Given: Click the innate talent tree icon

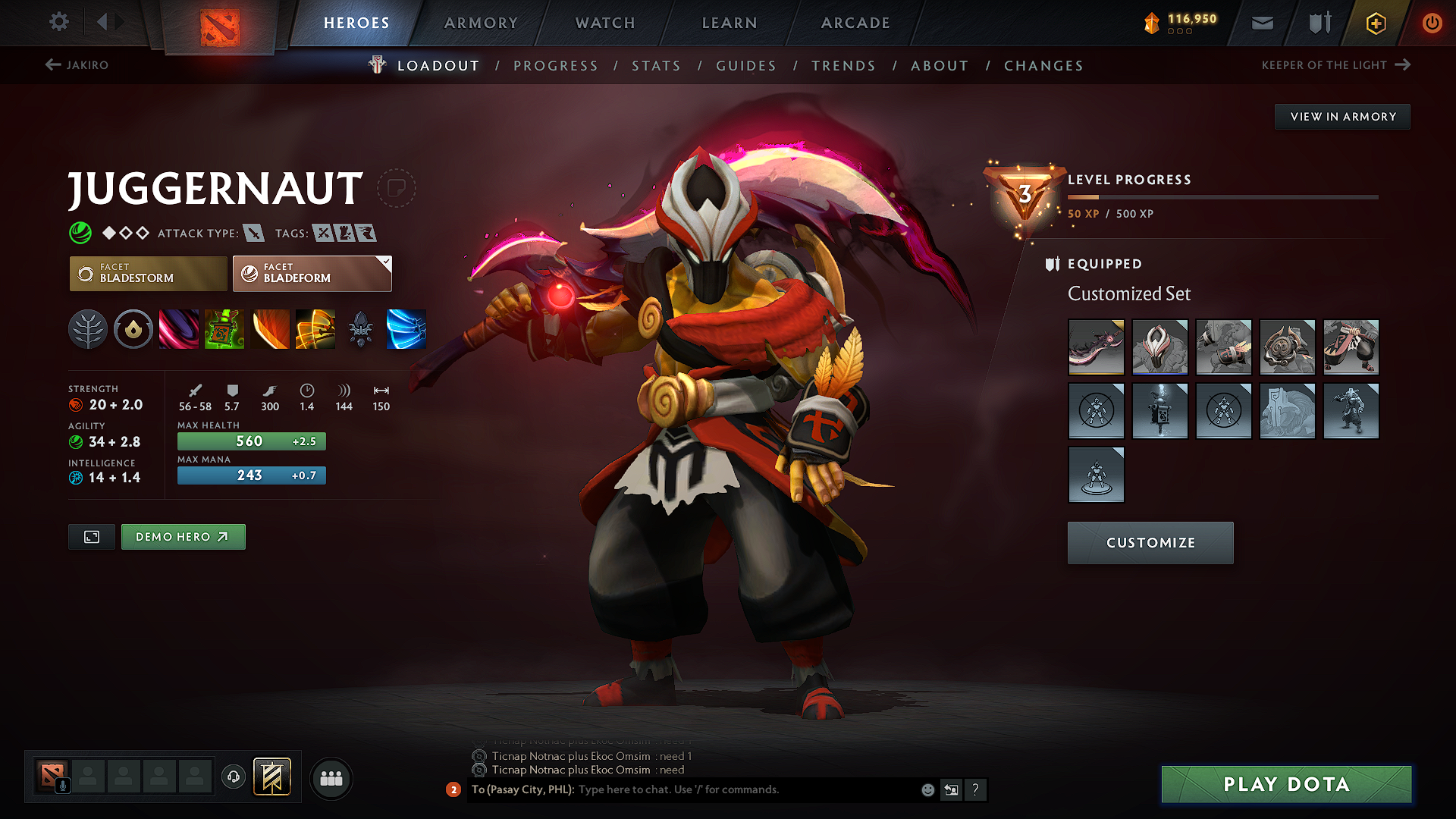Looking at the screenshot, I should coord(88,328).
